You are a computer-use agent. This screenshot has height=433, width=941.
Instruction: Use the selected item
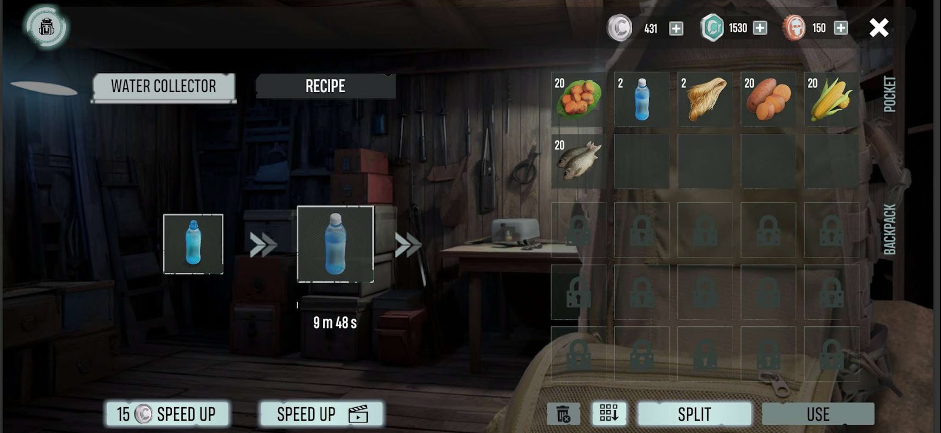[x=817, y=414]
